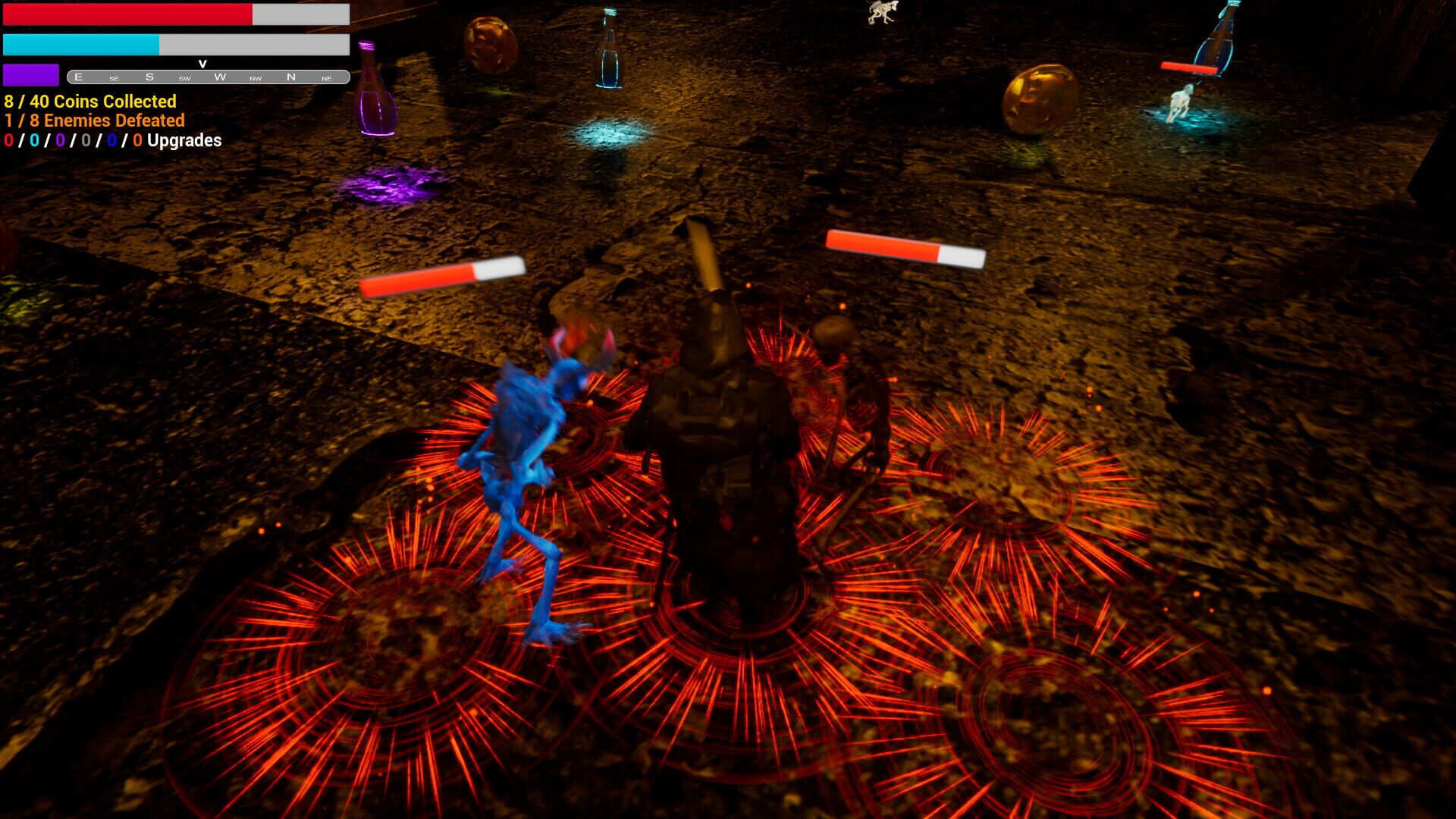
Task: Click the 8 / 40 Coins Collected text
Action: point(89,101)
